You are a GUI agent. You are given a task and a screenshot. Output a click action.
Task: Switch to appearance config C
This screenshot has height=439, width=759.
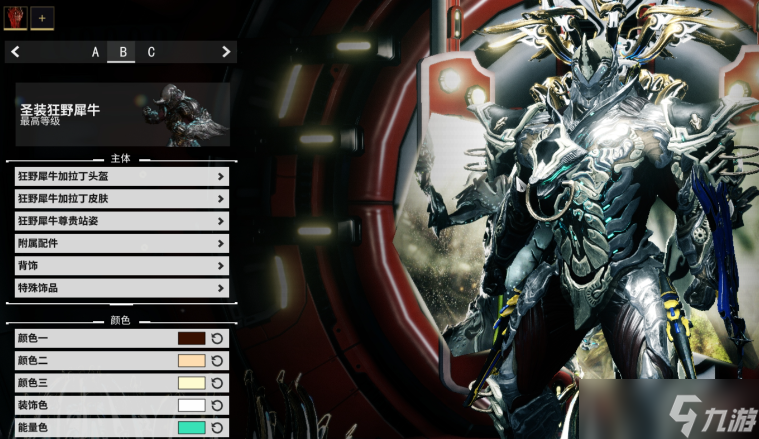click(151, 52)
